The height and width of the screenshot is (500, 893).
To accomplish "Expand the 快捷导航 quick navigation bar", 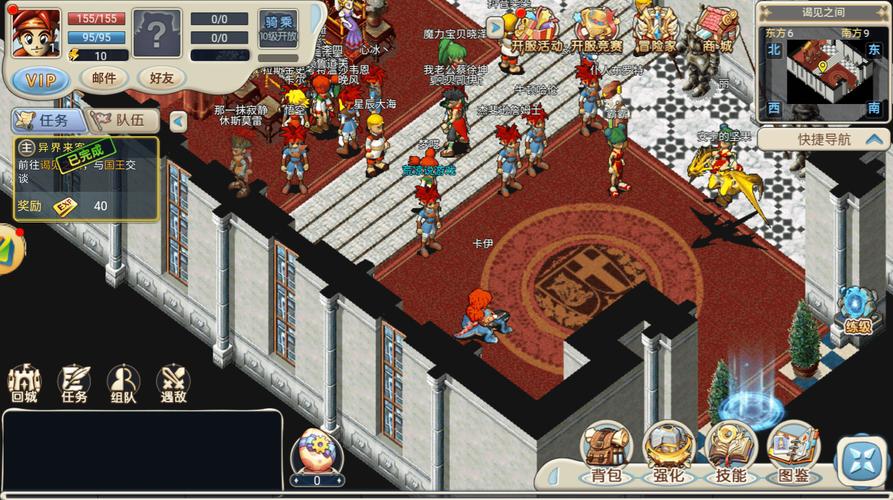I will (x=824, y=140).
